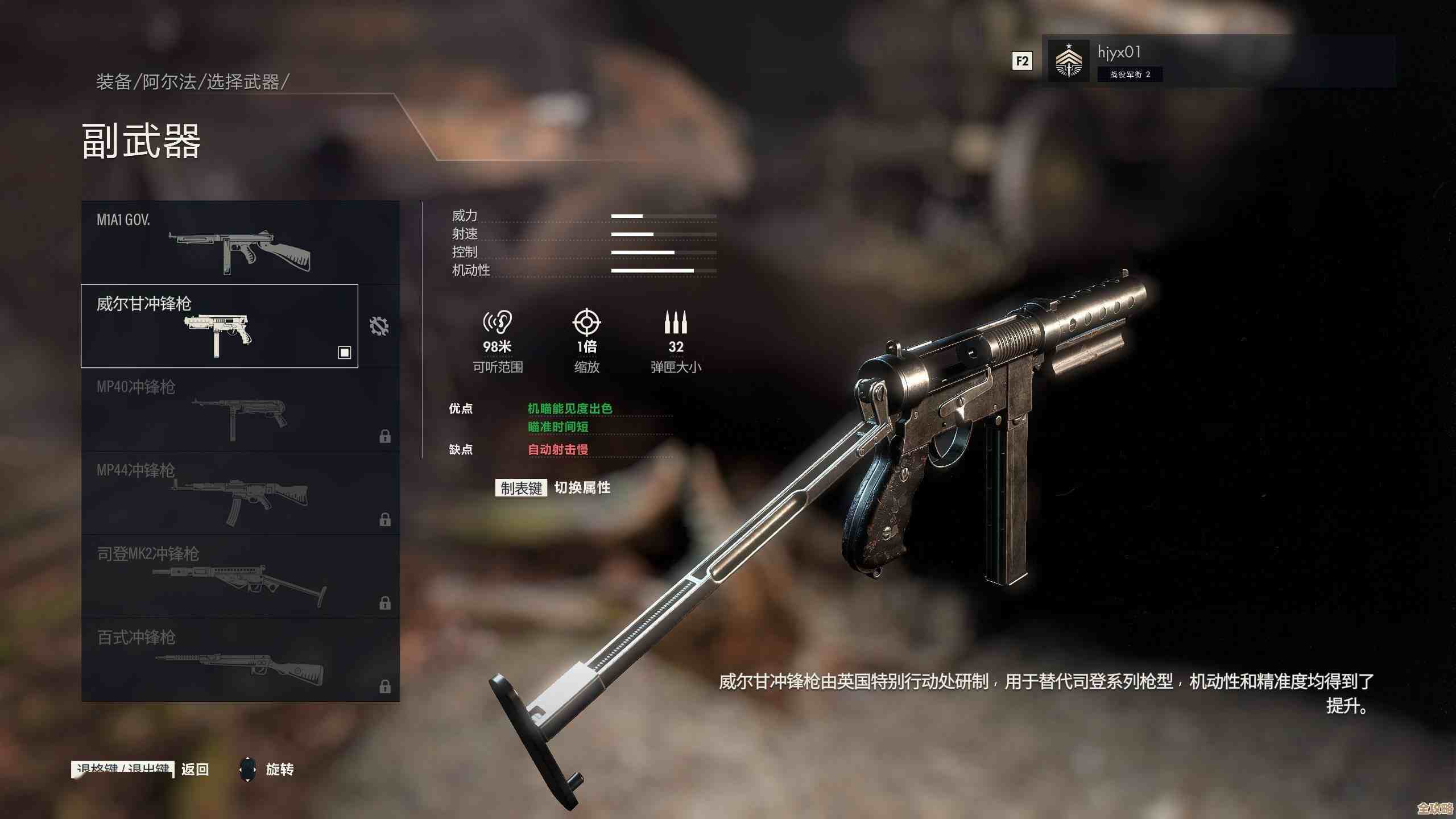Click the 切换属性 switch attributes option
This screenshot has height=819, width=1456.
[x=582, y=487]
